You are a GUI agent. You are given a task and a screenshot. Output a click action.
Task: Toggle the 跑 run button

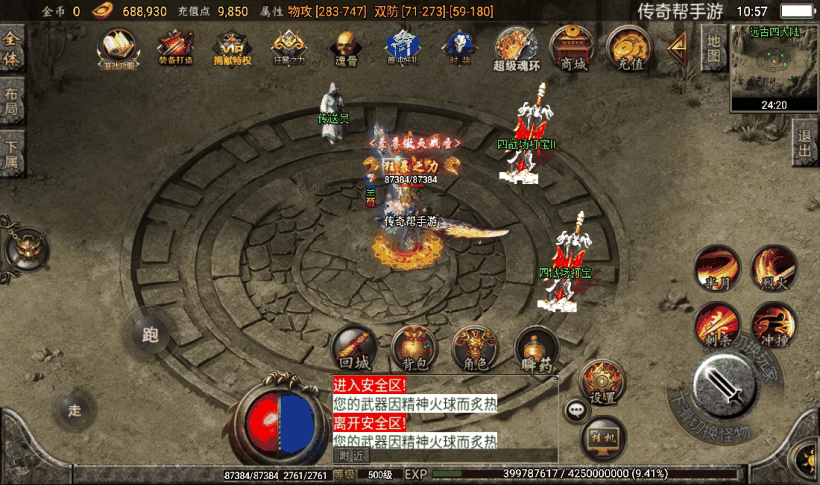coord(151,334)
